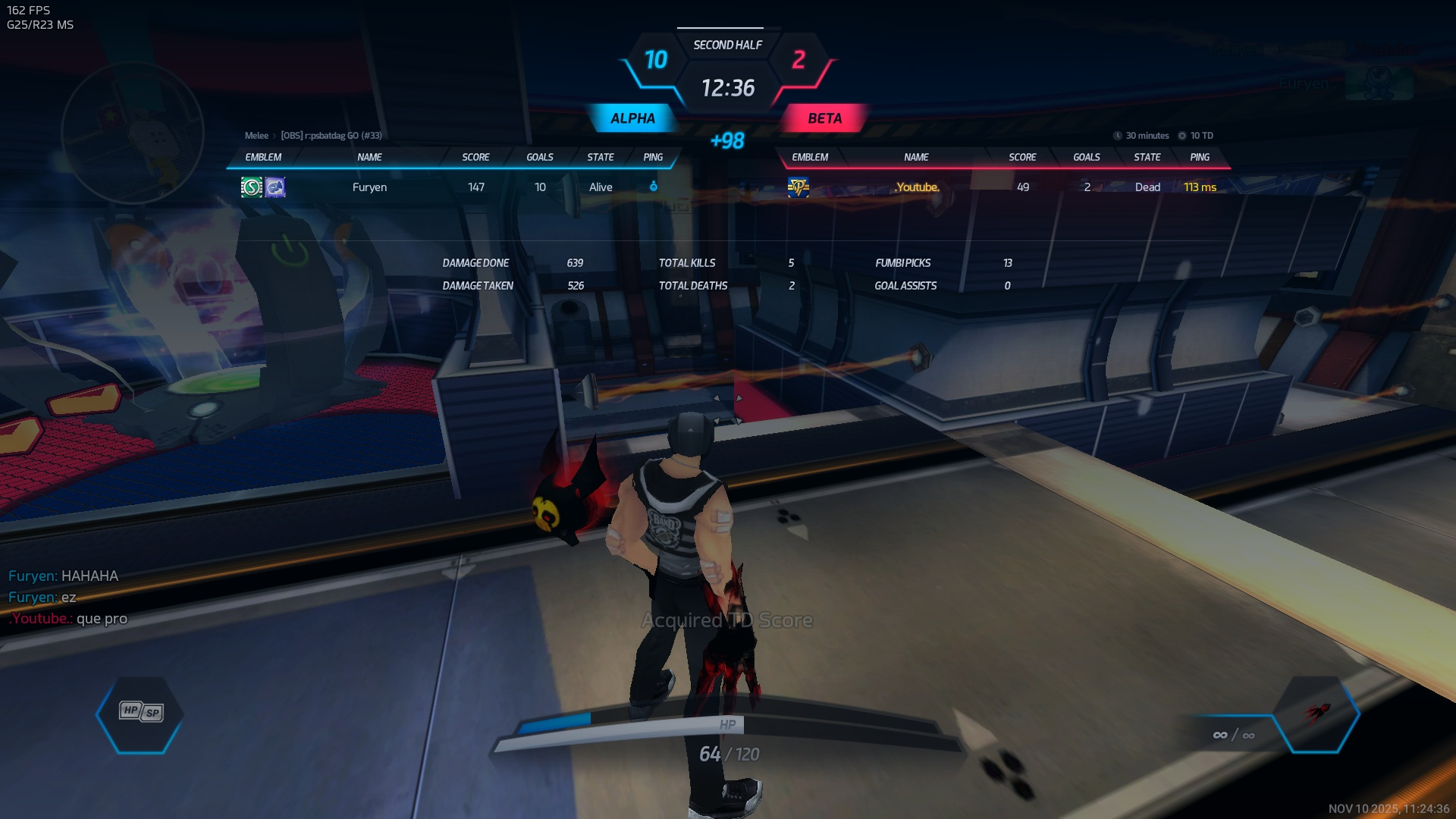The width and height of the screenshot is (1456, 819).
Task: Select the red claw weapon icon
Action: (x=1318, y=713)
